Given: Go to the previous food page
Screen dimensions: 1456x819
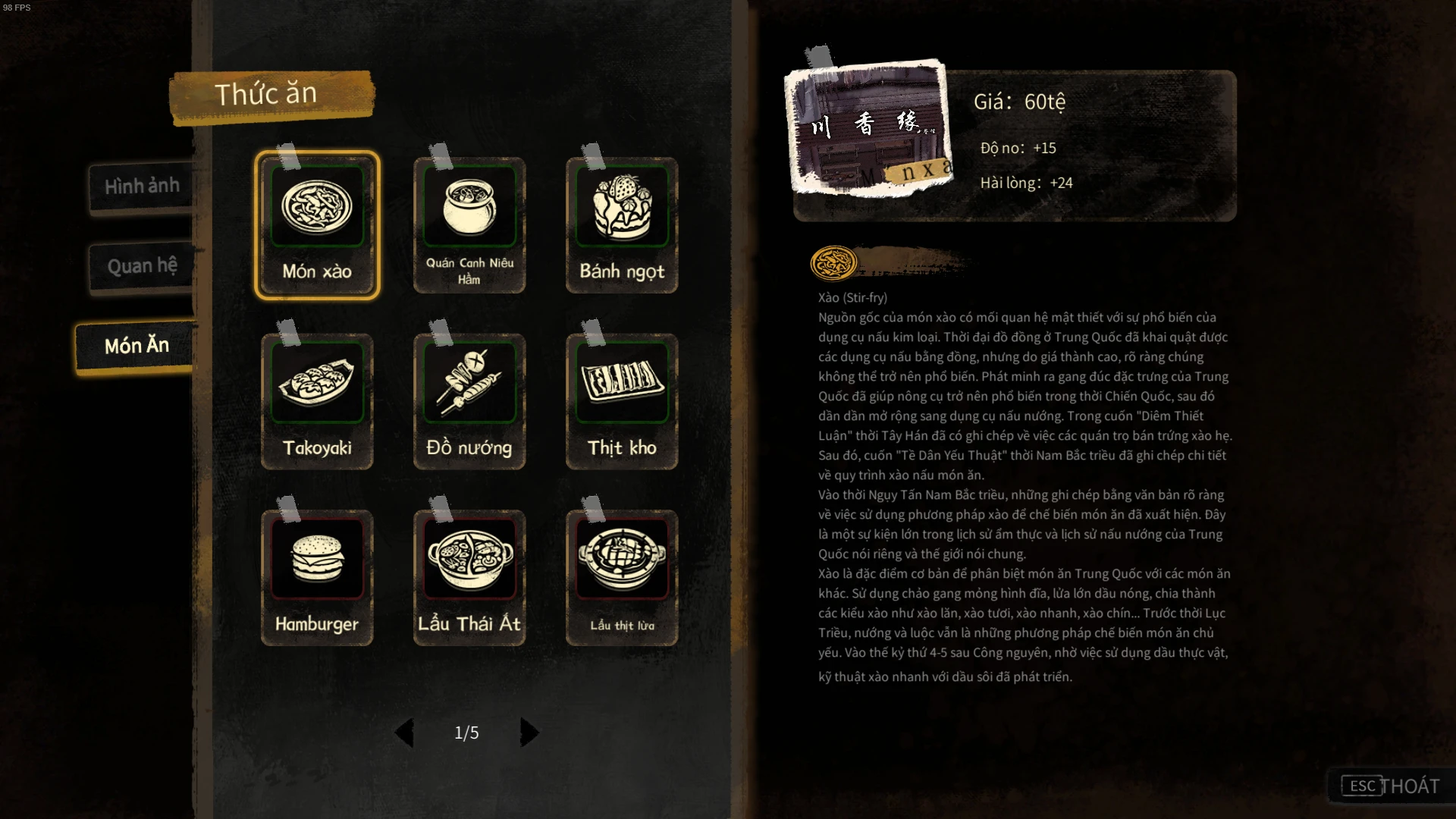Looking at the screenshot, I should 404,733.
